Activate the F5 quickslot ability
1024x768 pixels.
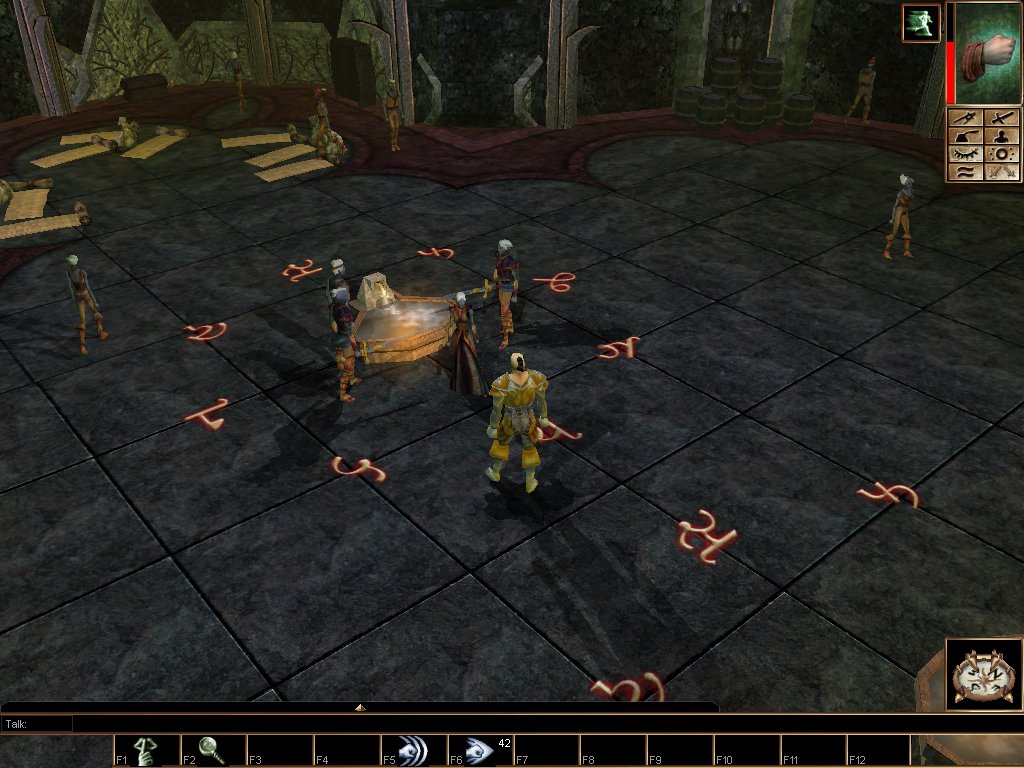click(415, 751)
